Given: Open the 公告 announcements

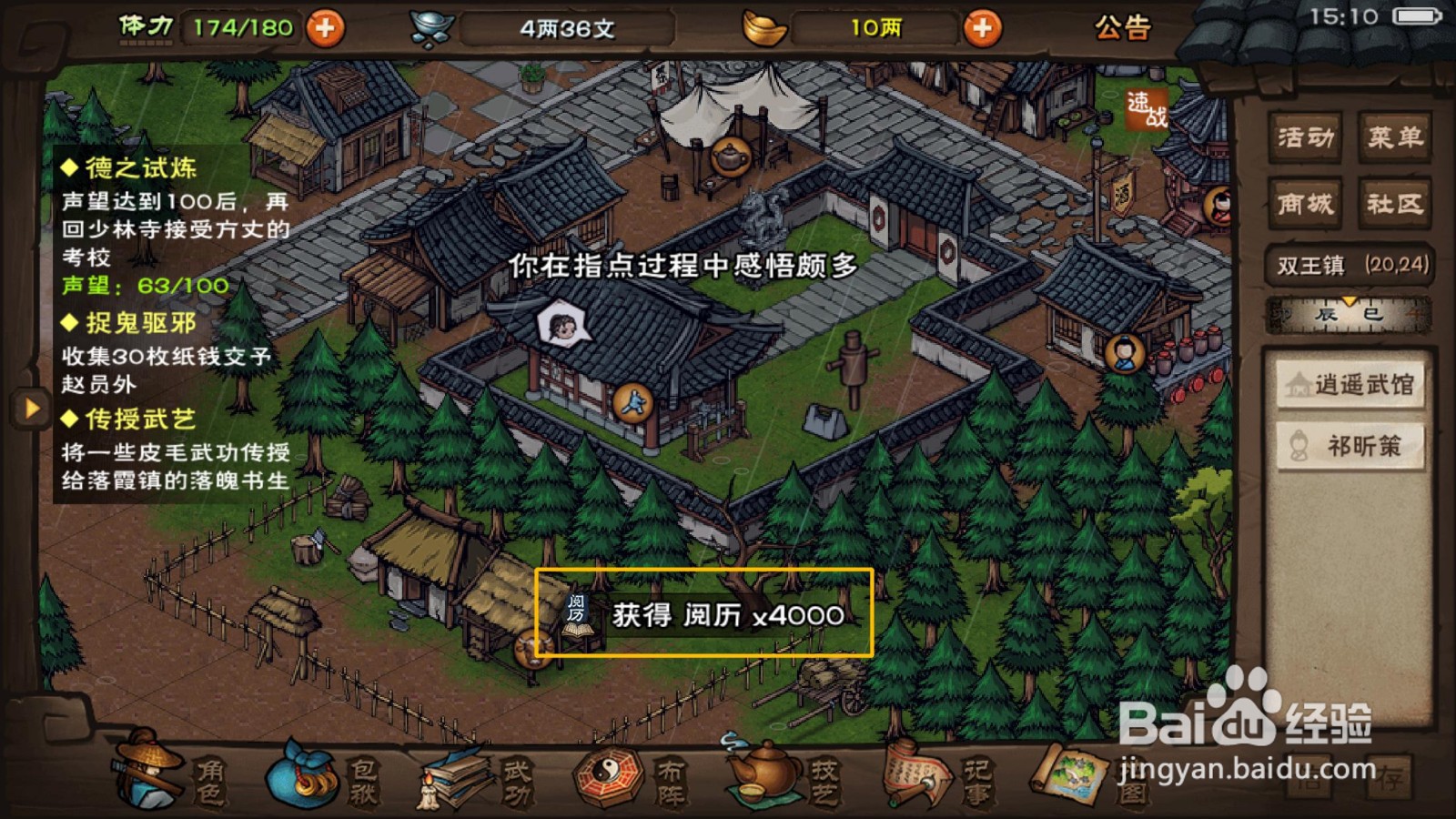Looking at the screenshot, I should click(1124, 27).
